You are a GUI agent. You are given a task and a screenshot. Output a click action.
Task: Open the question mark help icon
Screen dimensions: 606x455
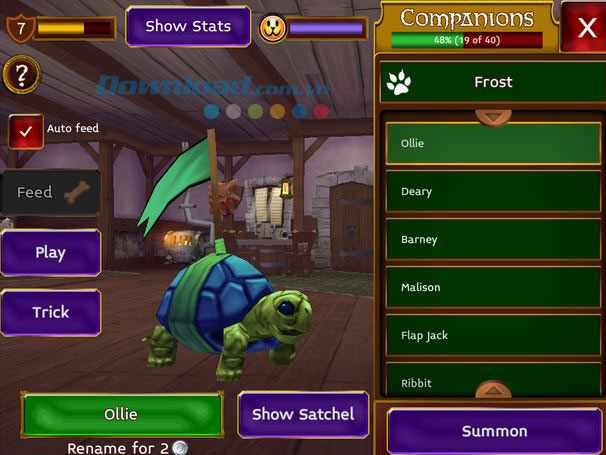[21, 74]
